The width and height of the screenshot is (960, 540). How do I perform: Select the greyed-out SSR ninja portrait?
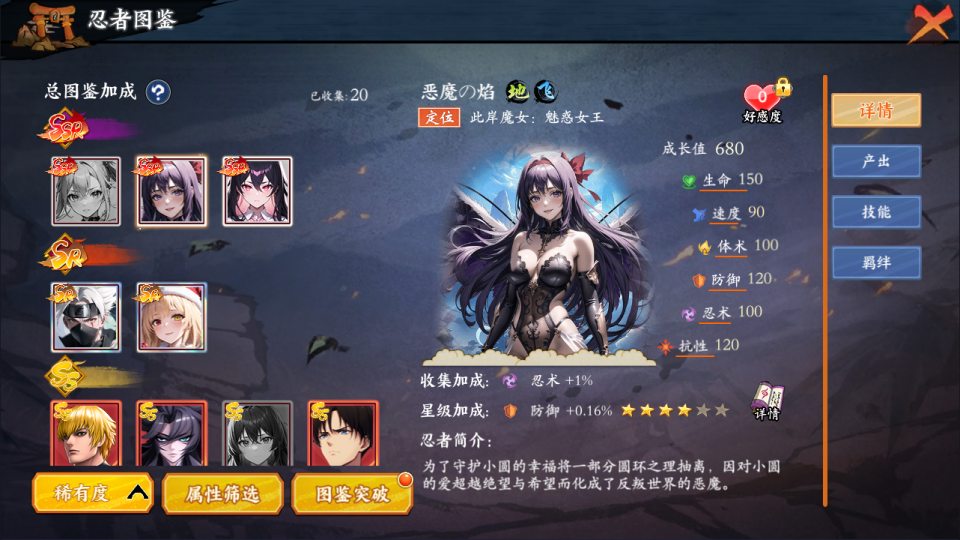coord(86,191)
